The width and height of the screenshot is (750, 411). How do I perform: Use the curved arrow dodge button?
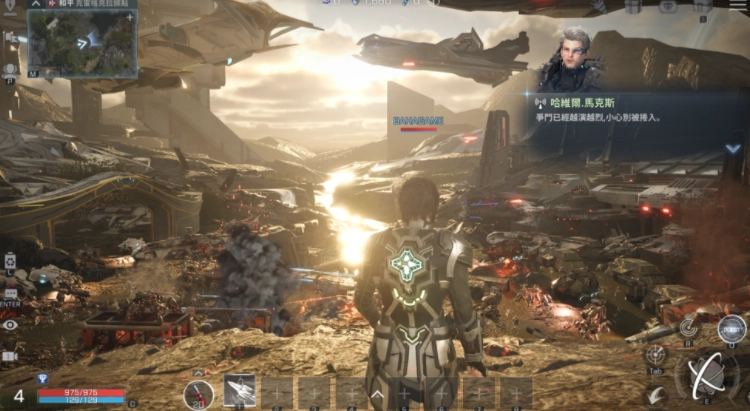(656, 396)
